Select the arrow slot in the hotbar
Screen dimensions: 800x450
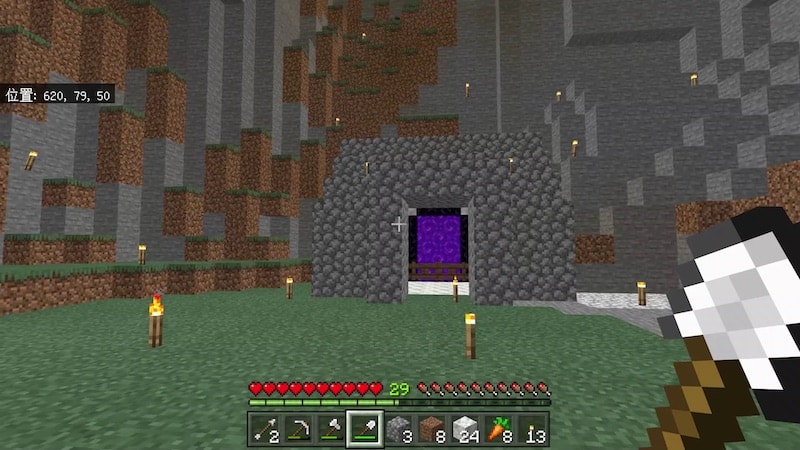pyautogui.click(x=264, y=429)
